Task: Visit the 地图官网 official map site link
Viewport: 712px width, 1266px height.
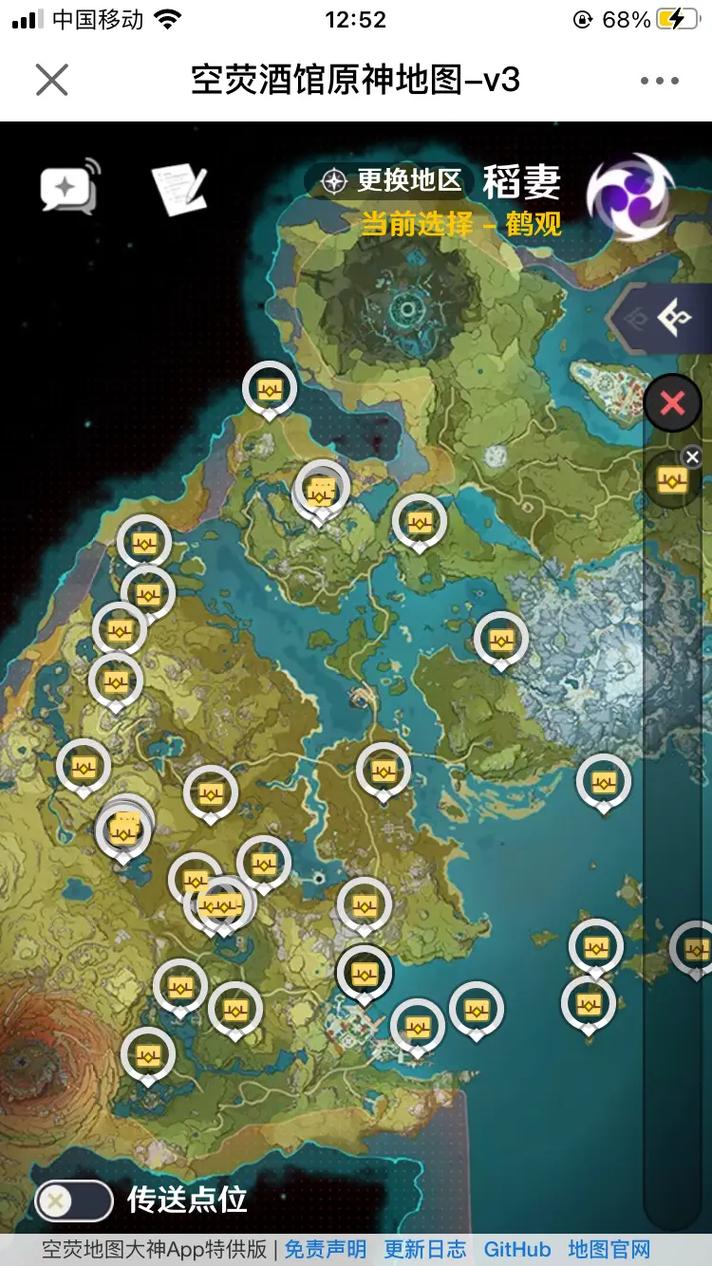Action: [609, 1249]
